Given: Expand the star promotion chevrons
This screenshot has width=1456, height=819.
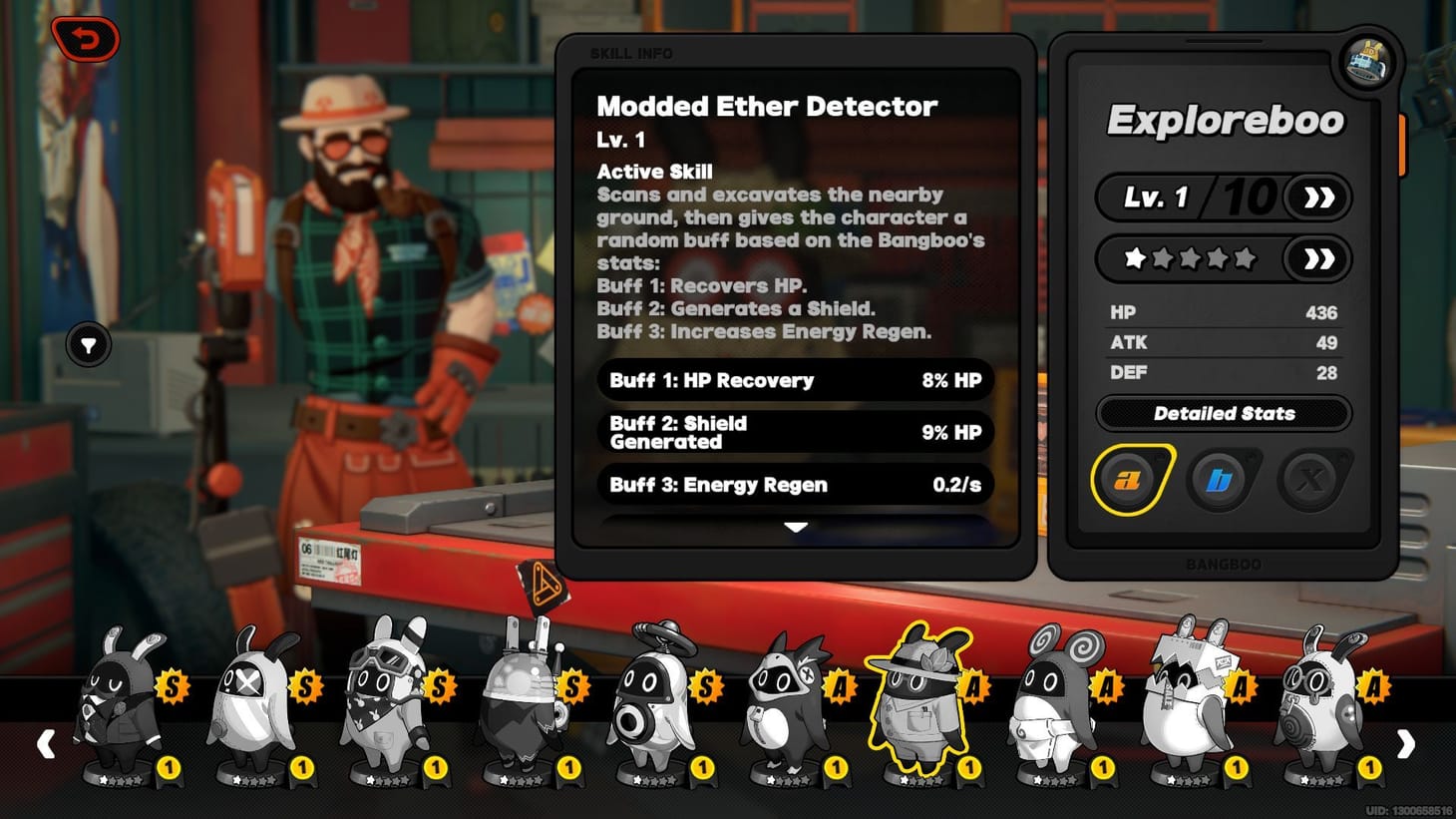Looking at the screenshot, I should click(1318, 258).
